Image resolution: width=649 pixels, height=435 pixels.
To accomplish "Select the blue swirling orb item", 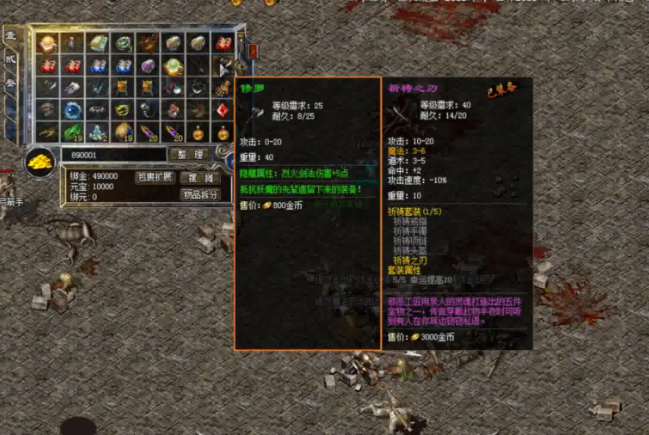I will (72, 110).
